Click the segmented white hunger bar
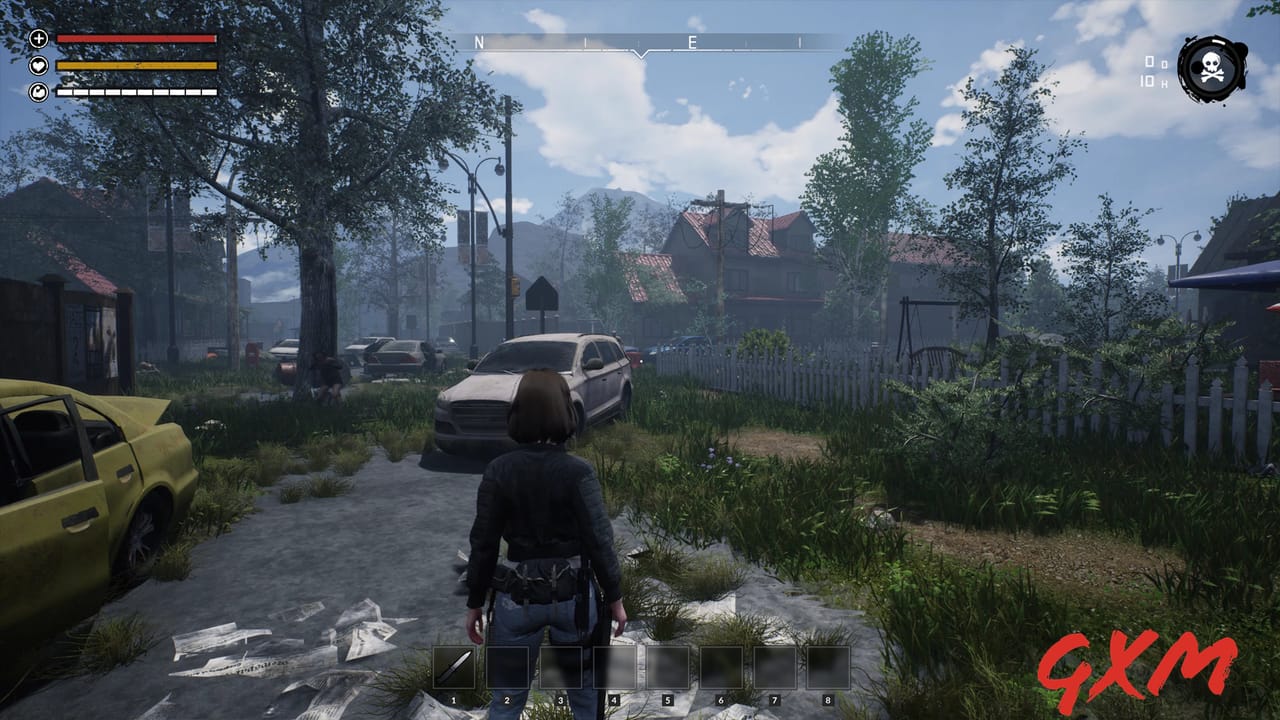Screen dimensions: 1280x720 135,91
